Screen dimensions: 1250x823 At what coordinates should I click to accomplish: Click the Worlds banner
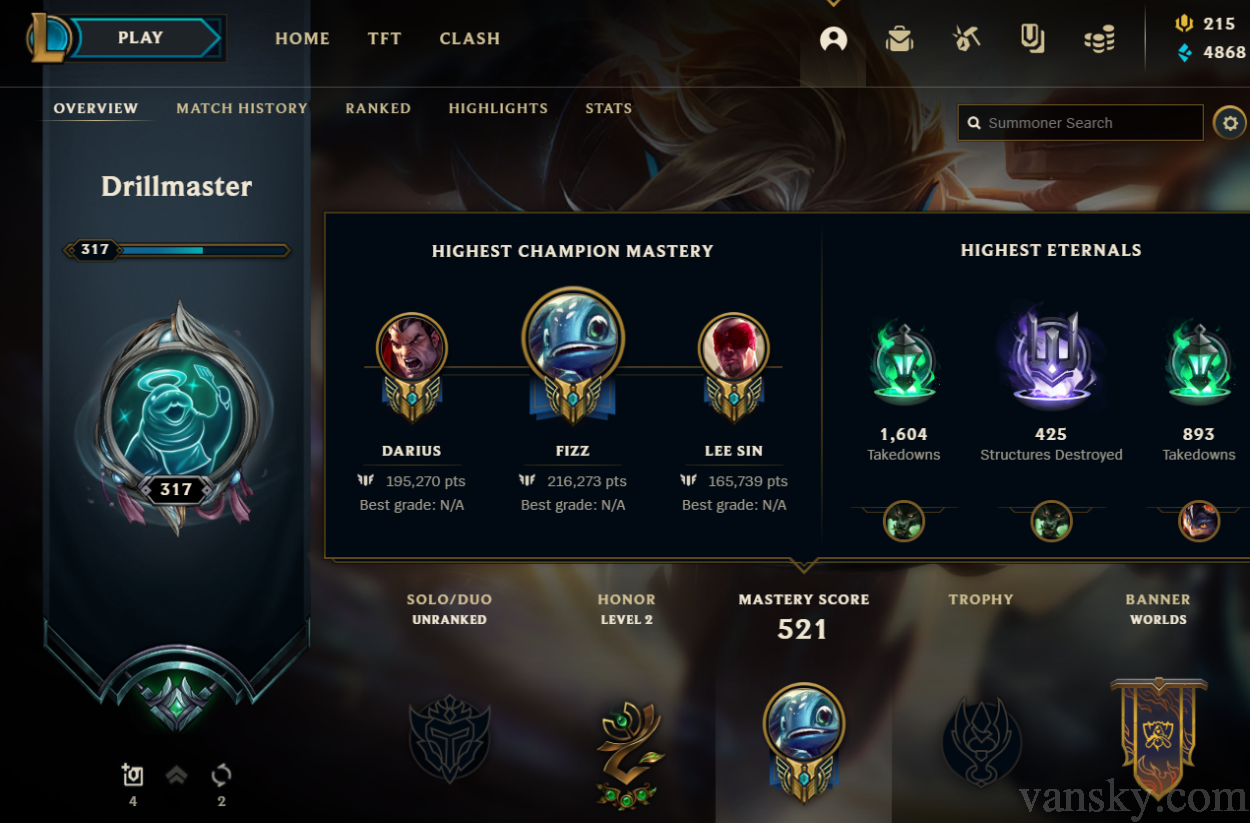tap(1158, 735)
